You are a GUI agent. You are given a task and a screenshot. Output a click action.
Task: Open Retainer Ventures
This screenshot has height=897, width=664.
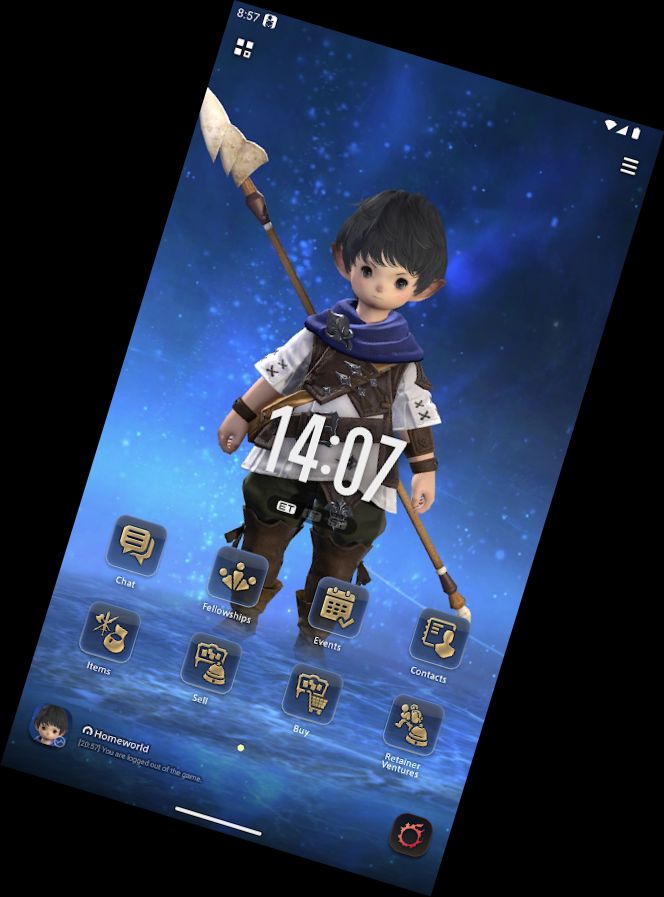[413, 725]
